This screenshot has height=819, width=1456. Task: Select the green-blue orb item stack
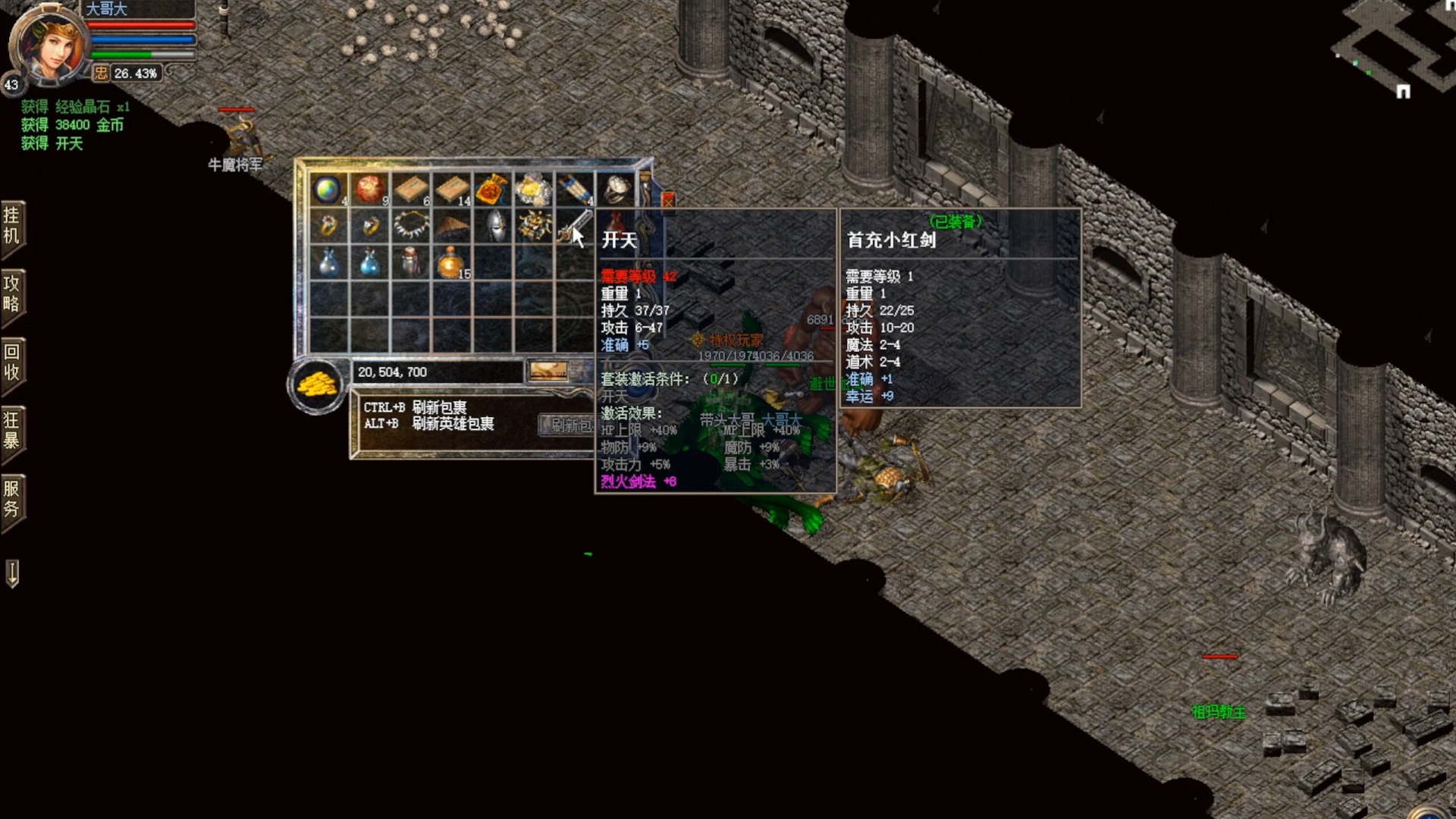(328, 189)
